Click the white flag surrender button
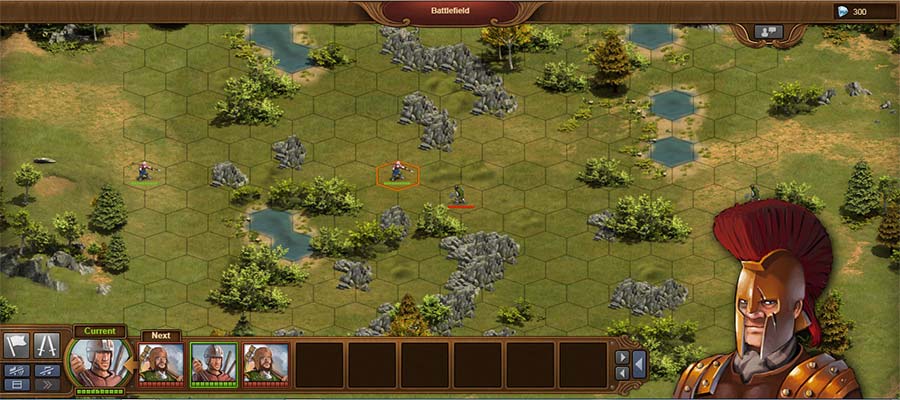 (17, 345)
